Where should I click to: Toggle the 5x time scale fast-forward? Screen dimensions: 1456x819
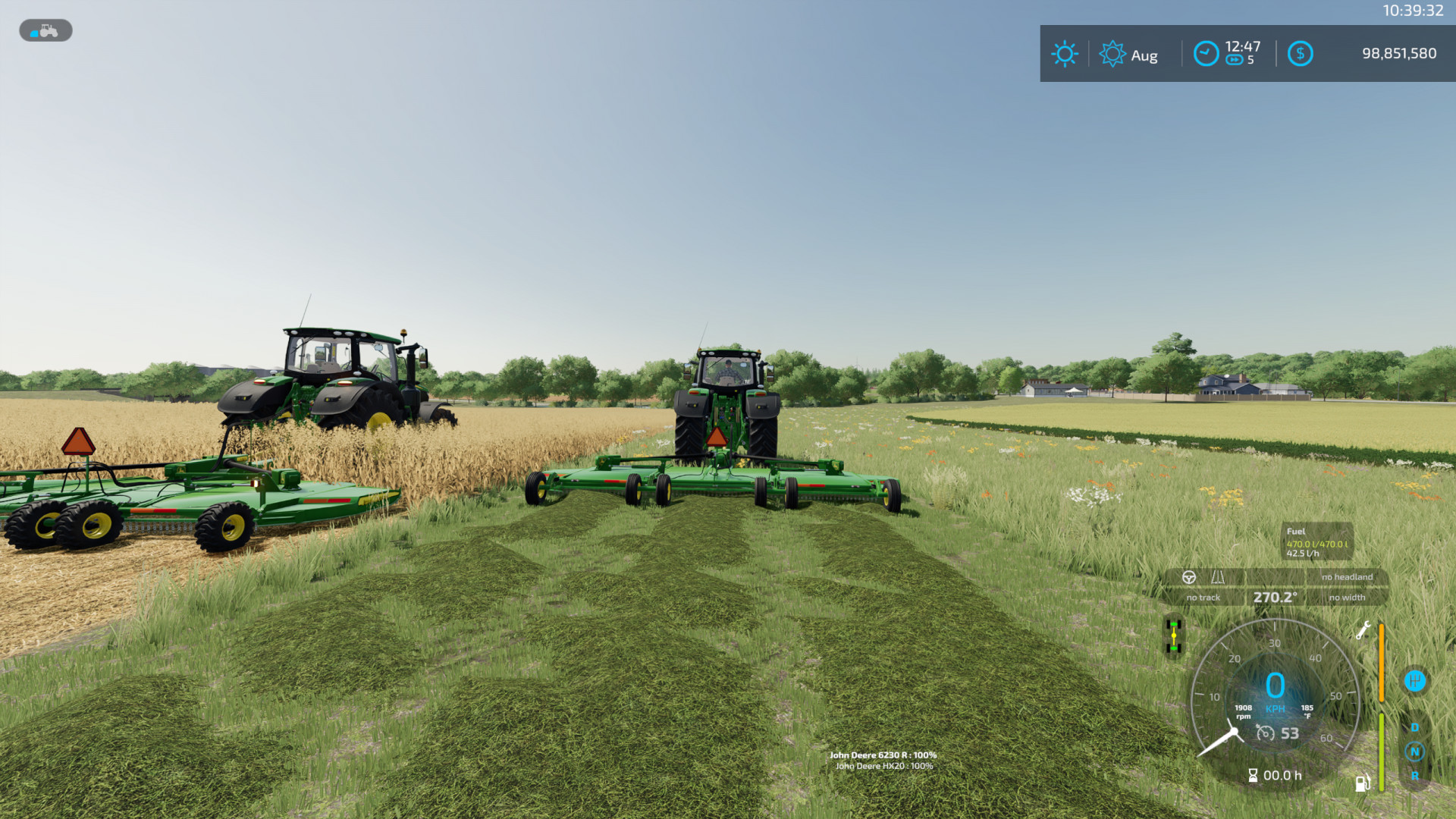pos(1235,60)
